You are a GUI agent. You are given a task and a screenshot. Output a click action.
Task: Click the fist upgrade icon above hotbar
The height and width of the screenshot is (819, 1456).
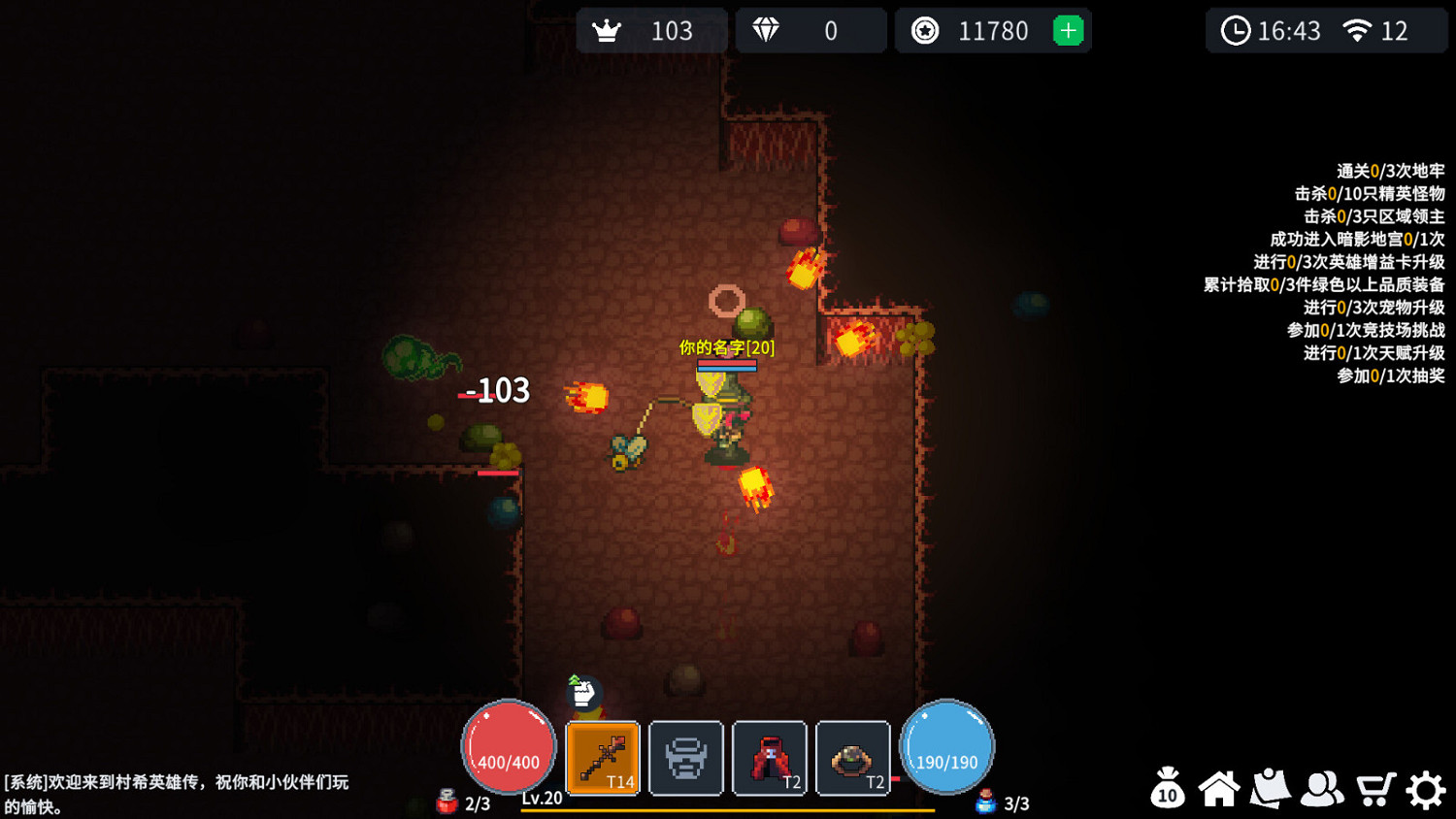click(x=583, y=693)
